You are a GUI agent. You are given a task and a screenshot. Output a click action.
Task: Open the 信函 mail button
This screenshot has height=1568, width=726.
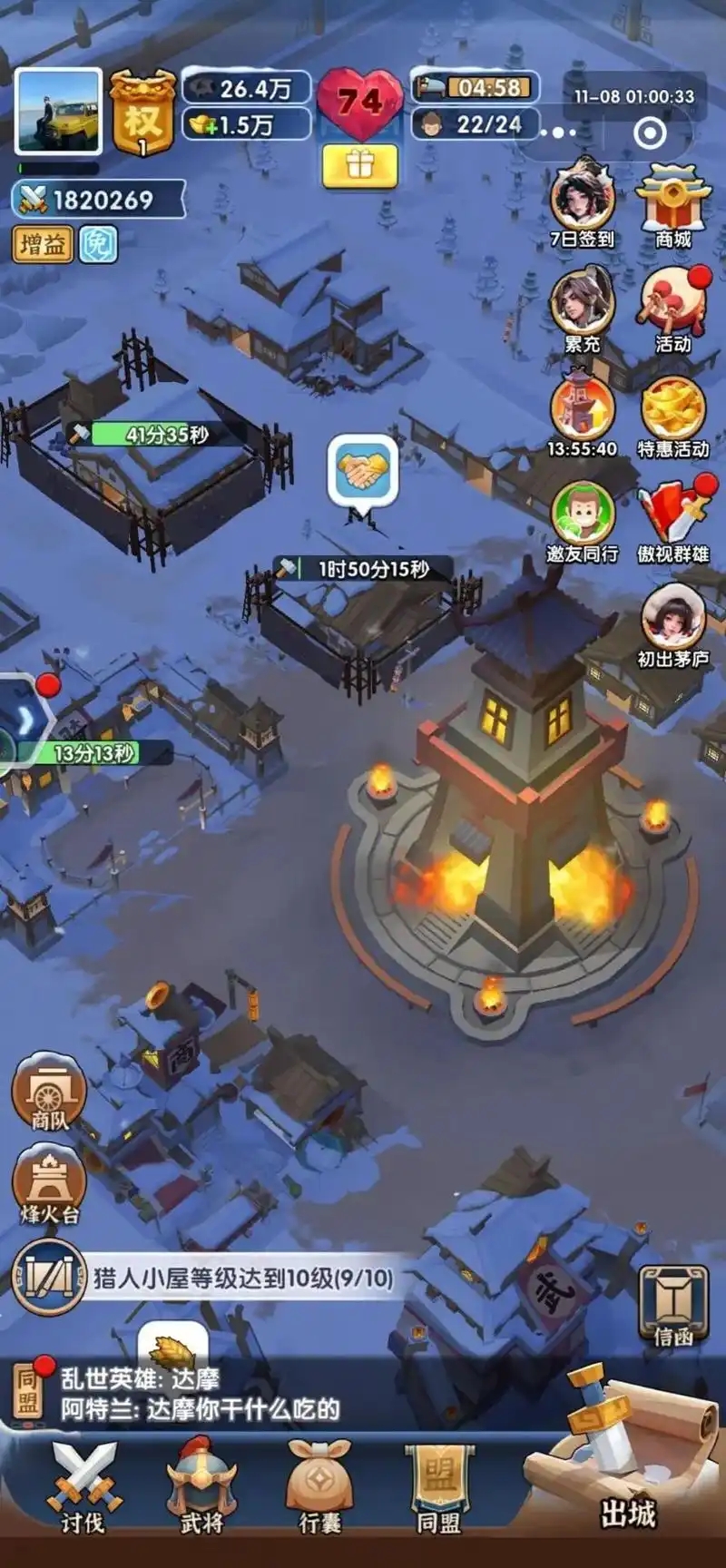click(673, 1306)
